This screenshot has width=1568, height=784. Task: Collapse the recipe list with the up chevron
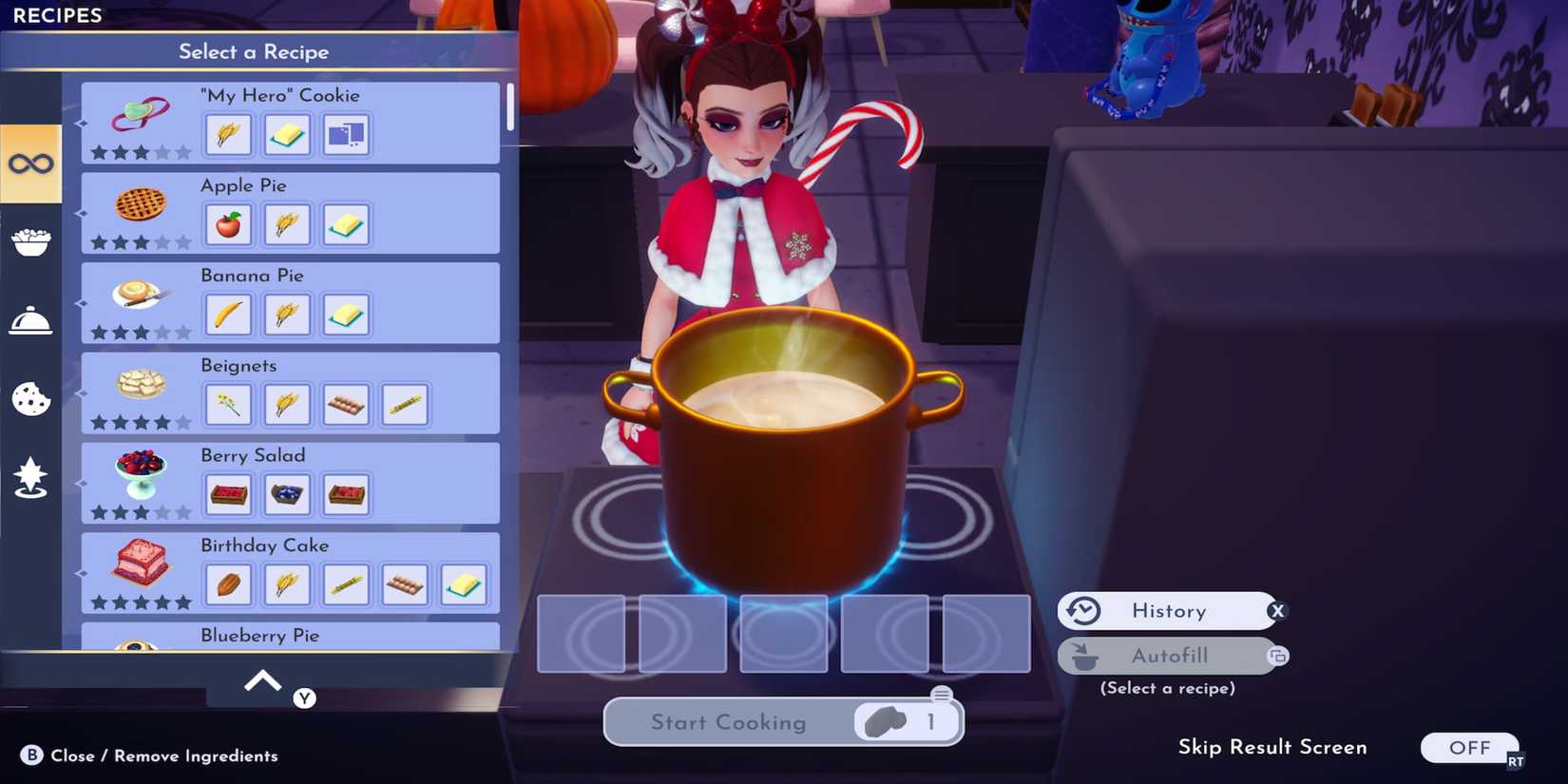(261, 679)
